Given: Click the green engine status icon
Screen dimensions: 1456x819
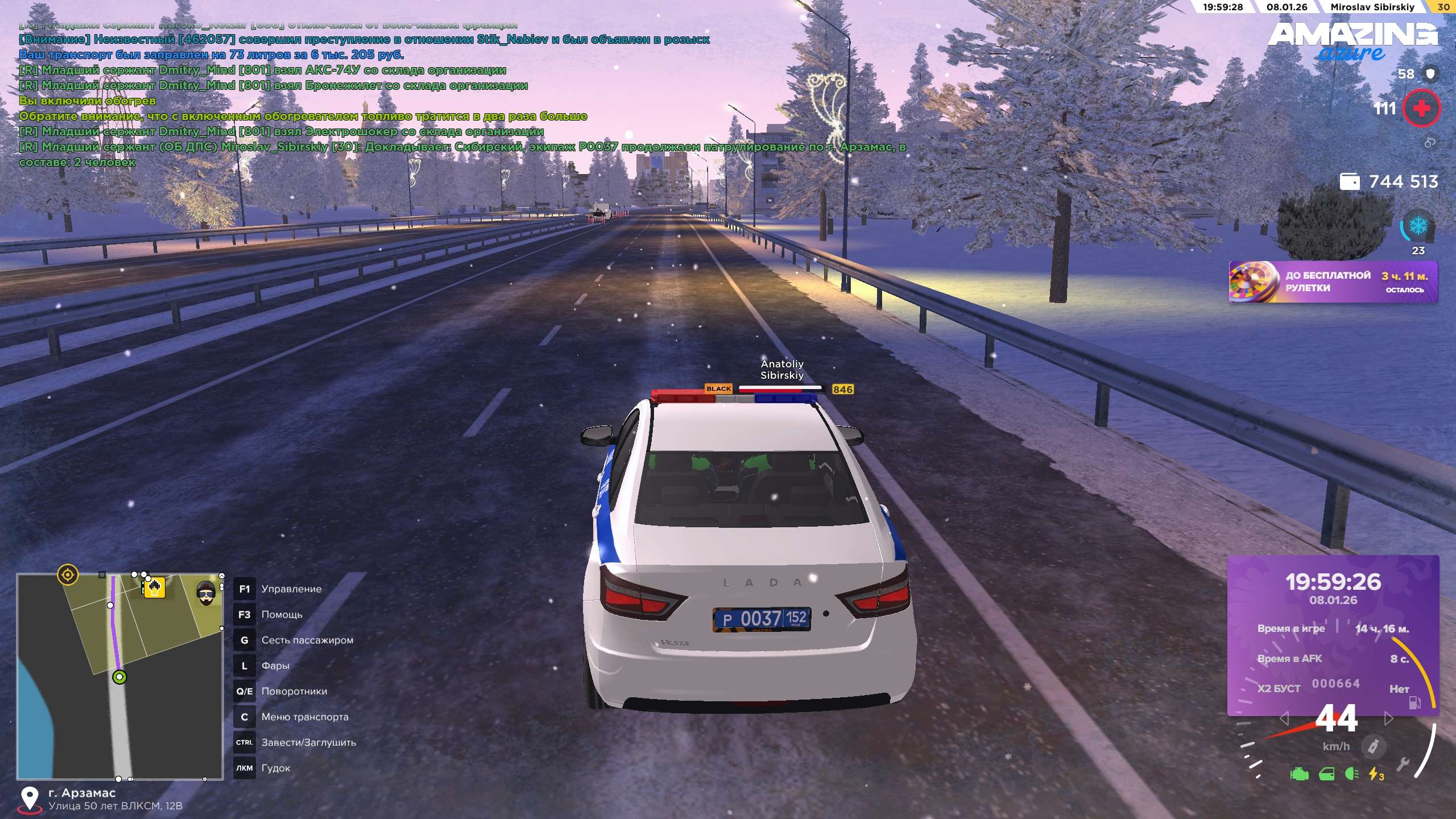Looking at the screenshot, I should click(1299, 774).
